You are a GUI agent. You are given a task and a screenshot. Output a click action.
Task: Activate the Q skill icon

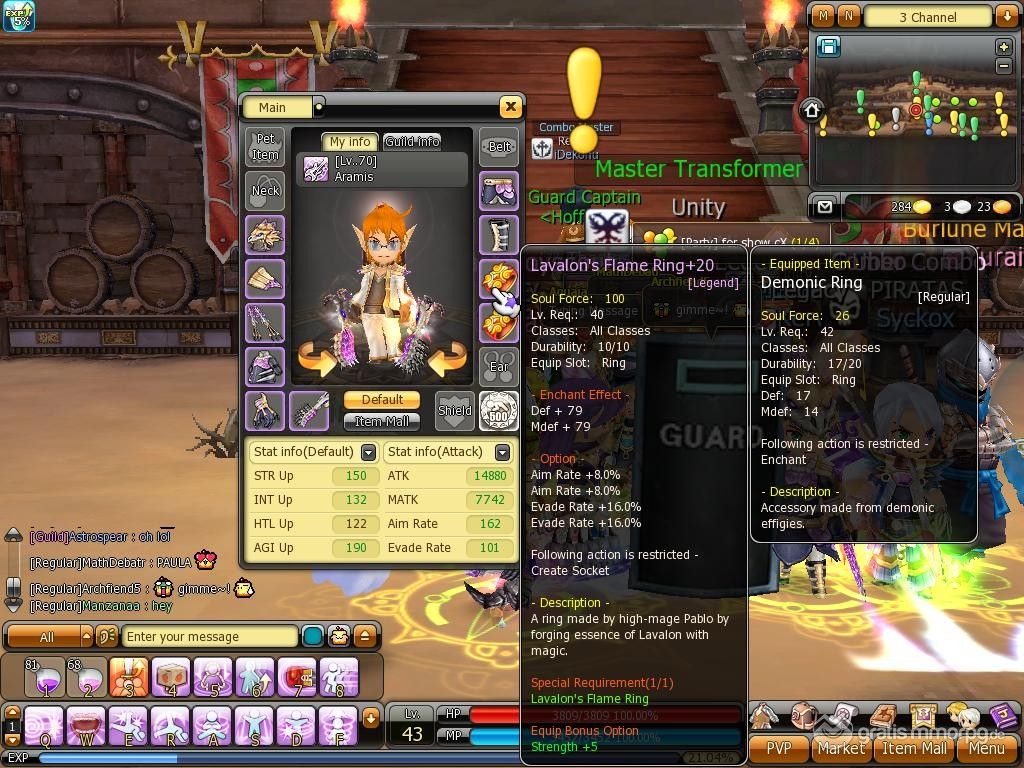[44, 725]
